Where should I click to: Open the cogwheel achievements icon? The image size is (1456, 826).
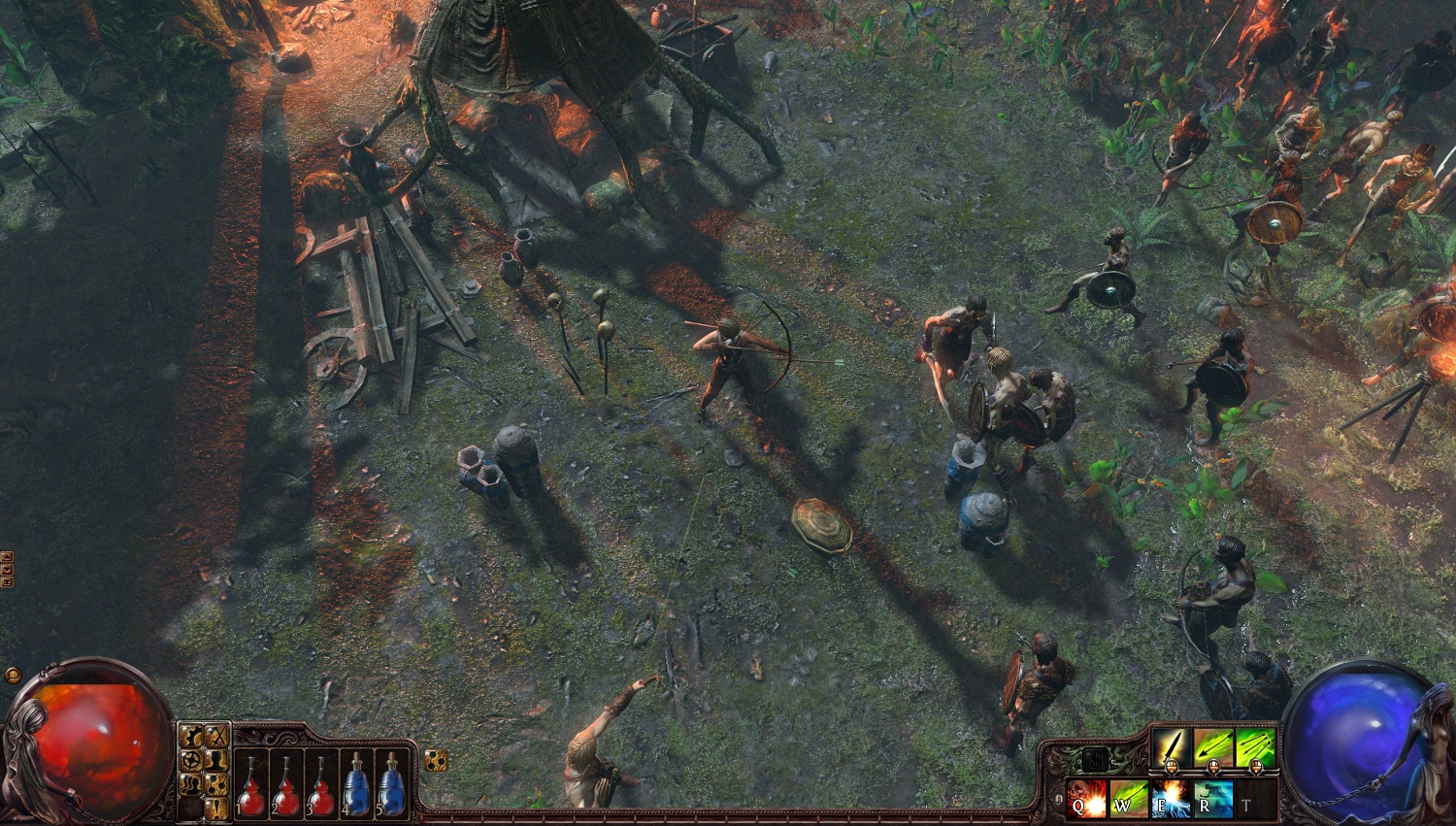(191, 760)
